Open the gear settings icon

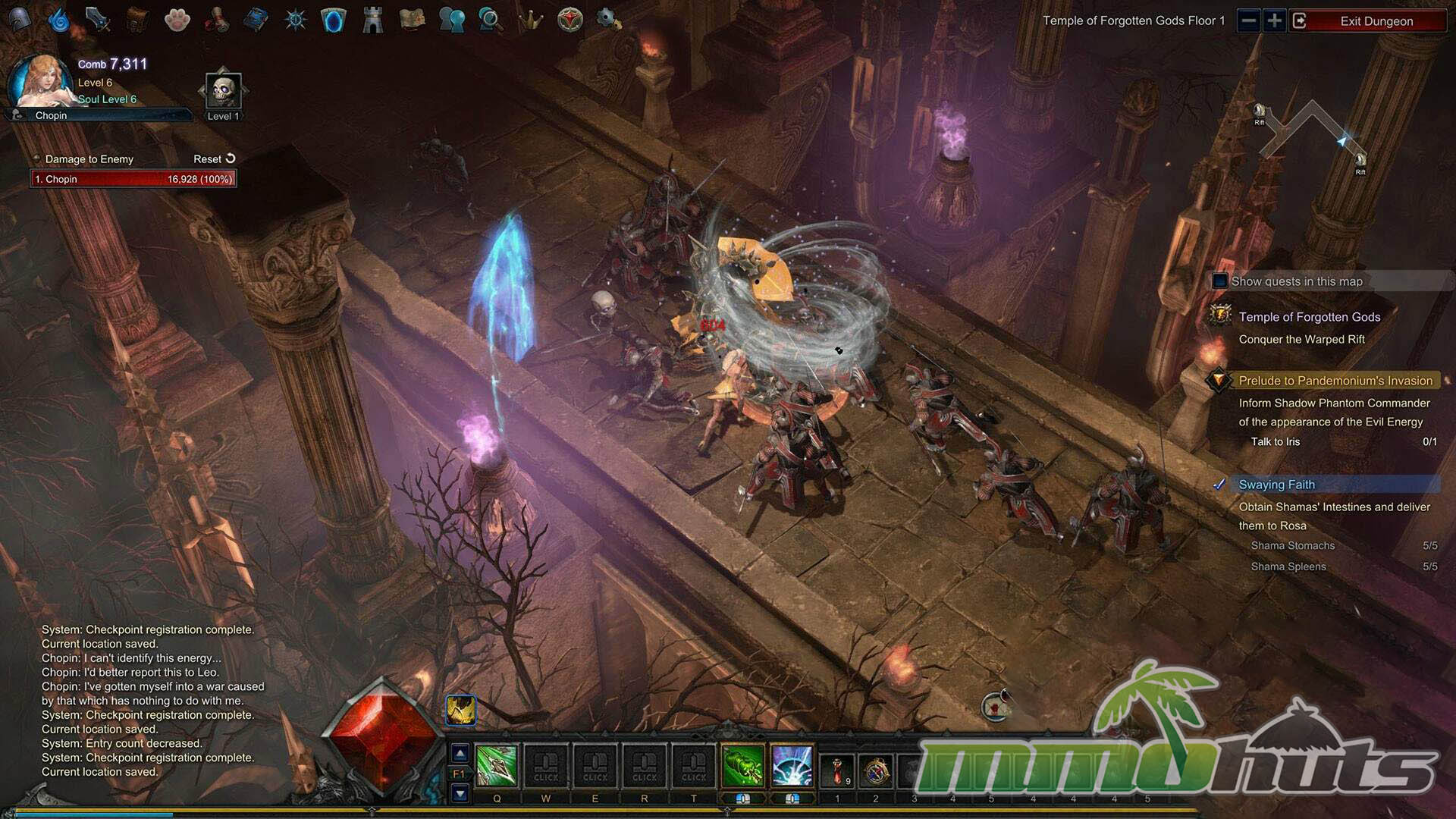tap(607, 18)
